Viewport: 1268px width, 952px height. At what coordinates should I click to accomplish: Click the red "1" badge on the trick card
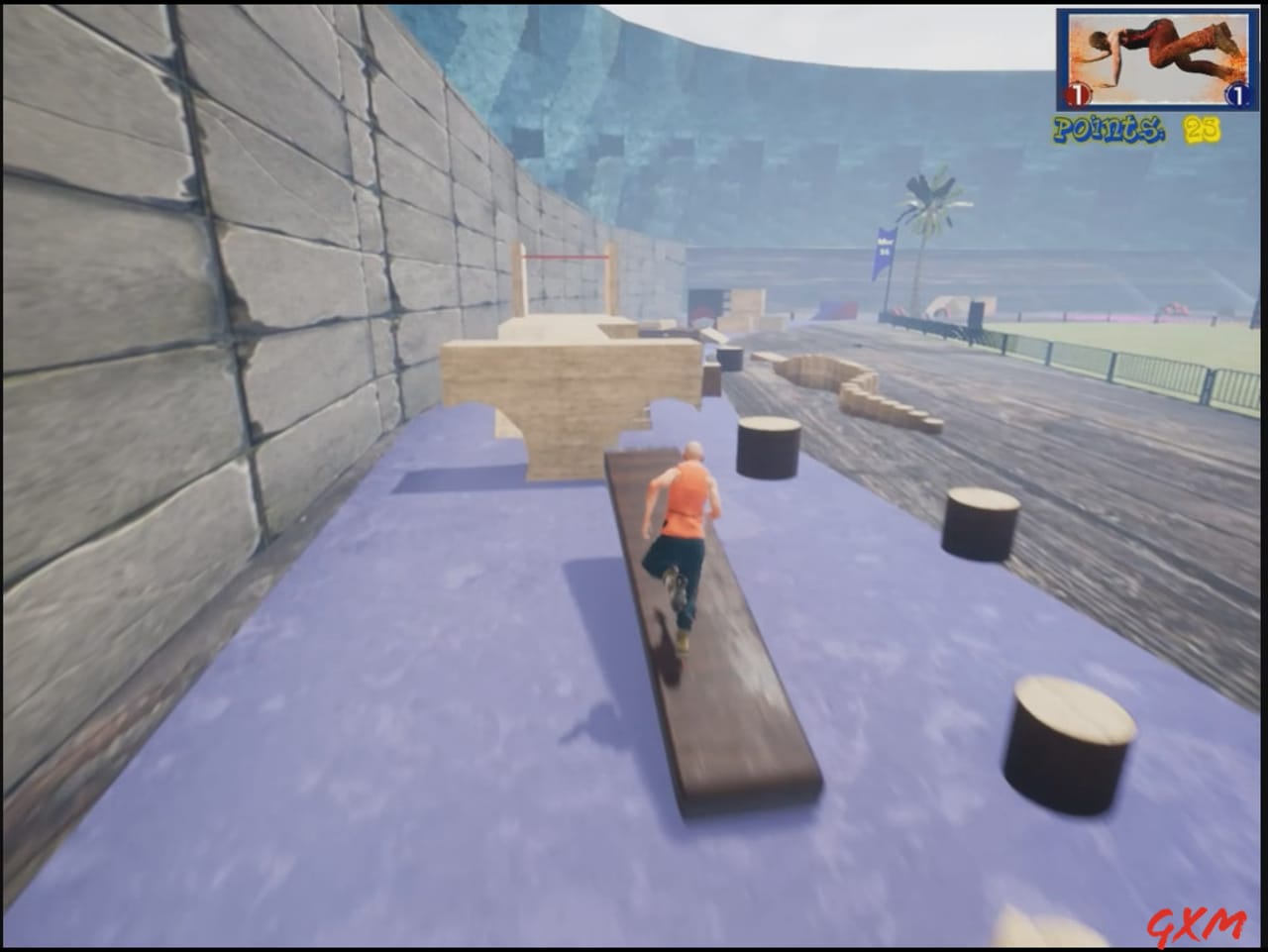coord(1075,94)
